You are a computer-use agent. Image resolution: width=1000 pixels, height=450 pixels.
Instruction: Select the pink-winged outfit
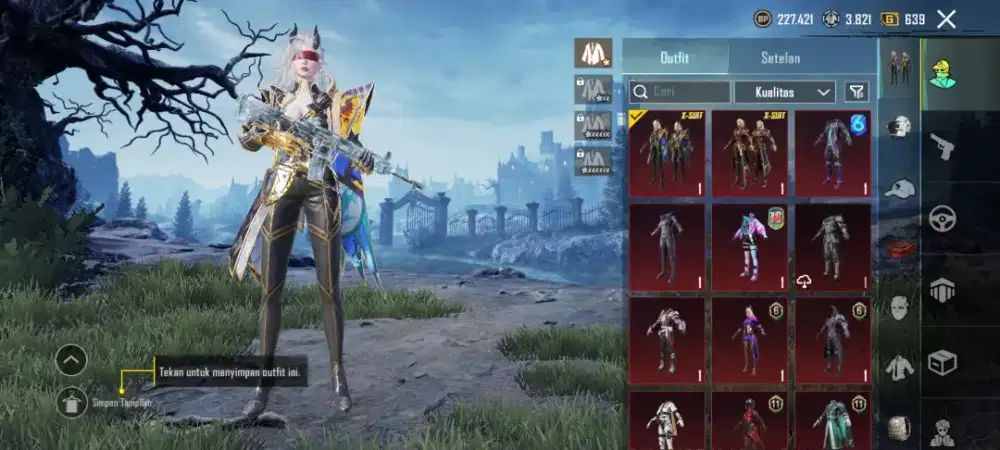click(750, 248)
